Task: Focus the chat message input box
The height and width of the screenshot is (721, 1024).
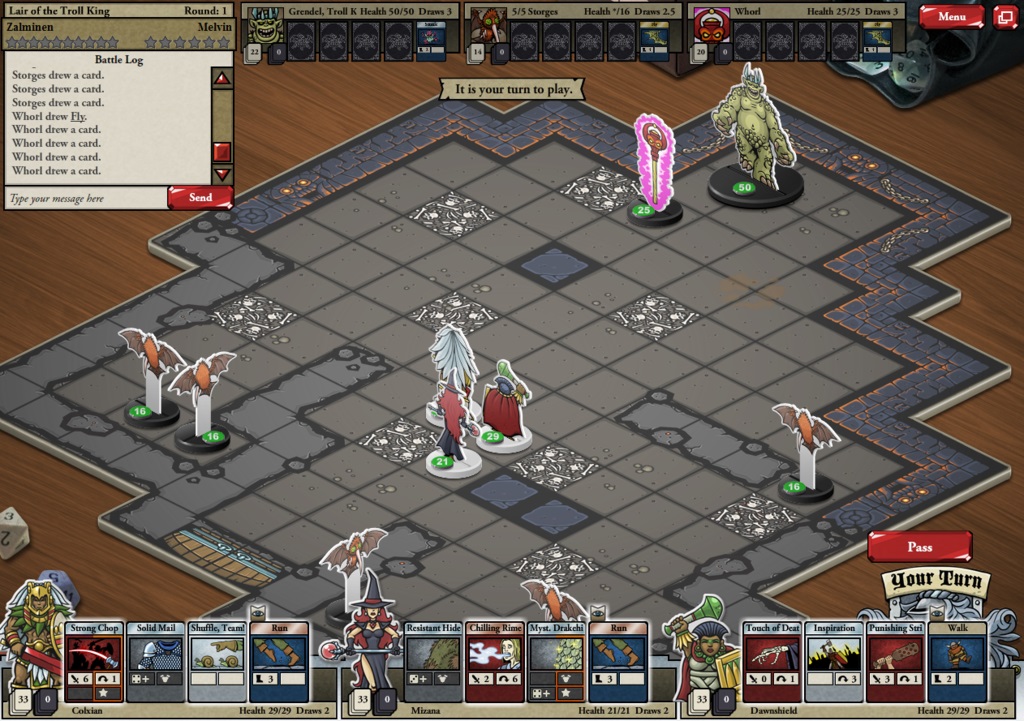Action: (x=85, y=198)
